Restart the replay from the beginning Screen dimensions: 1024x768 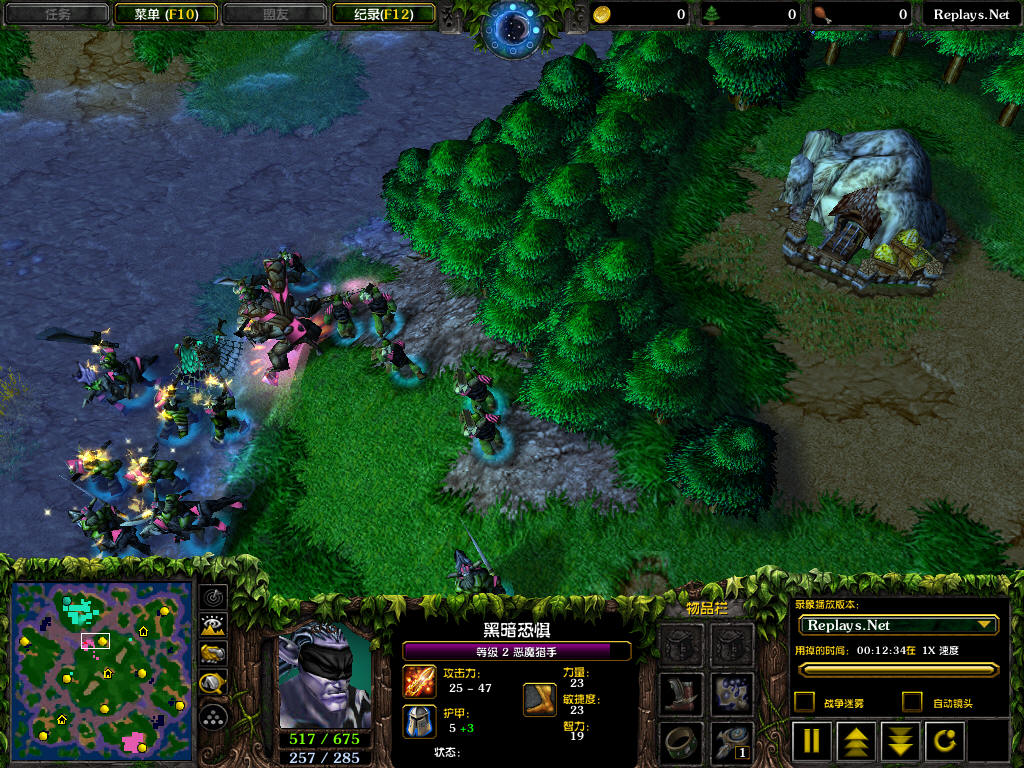tap(943, 741)
